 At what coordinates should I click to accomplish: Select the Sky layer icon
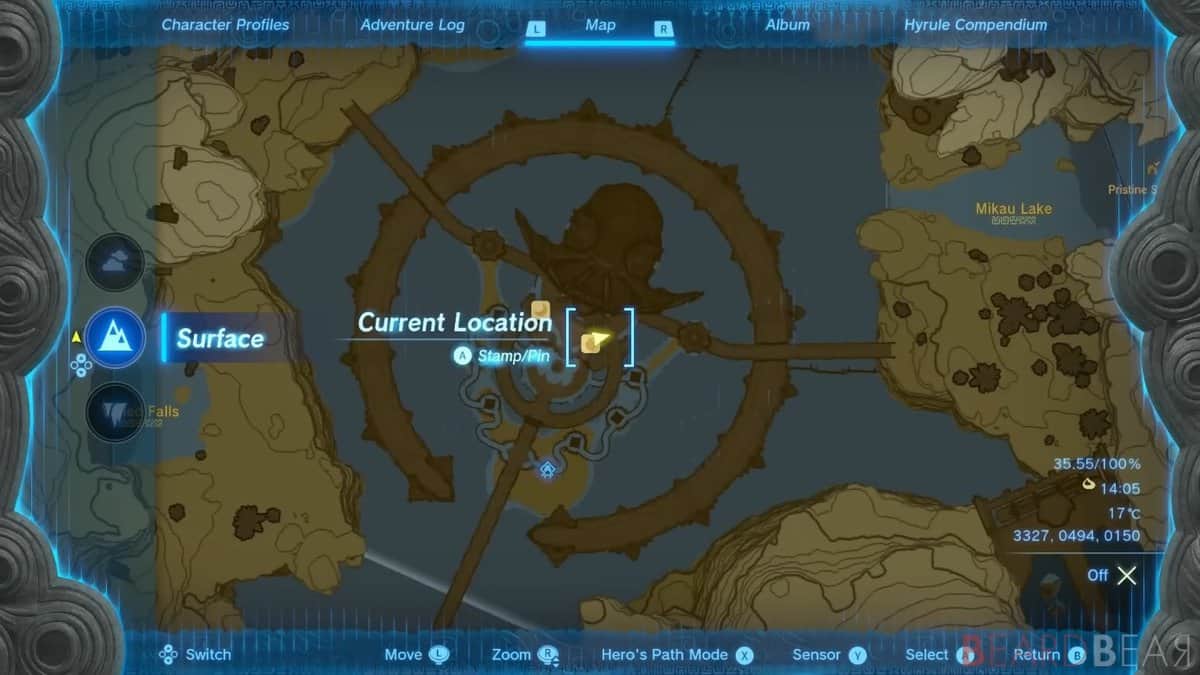pyautogui.click(x=115, y=263)
